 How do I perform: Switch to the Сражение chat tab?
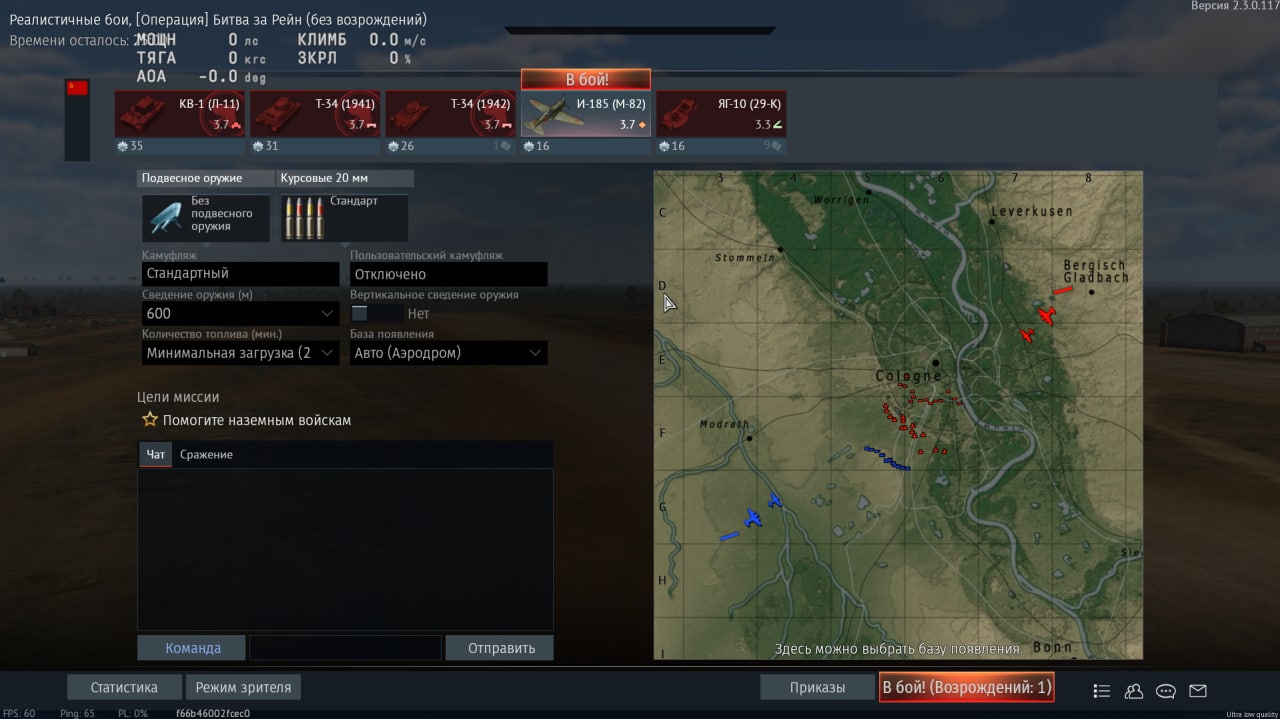coord(206,455)
